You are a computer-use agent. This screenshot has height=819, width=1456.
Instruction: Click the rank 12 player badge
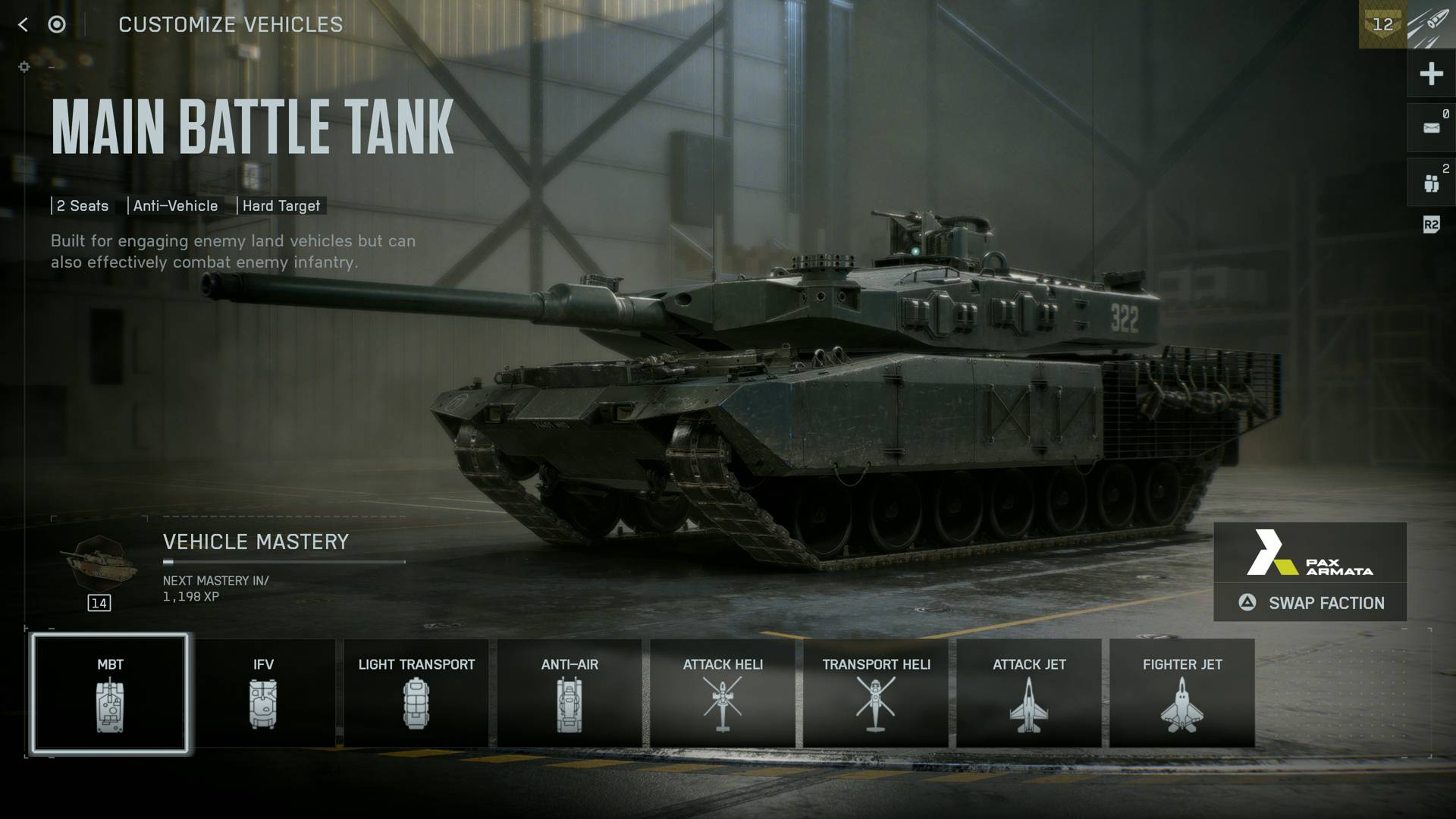pos(1382,25)
